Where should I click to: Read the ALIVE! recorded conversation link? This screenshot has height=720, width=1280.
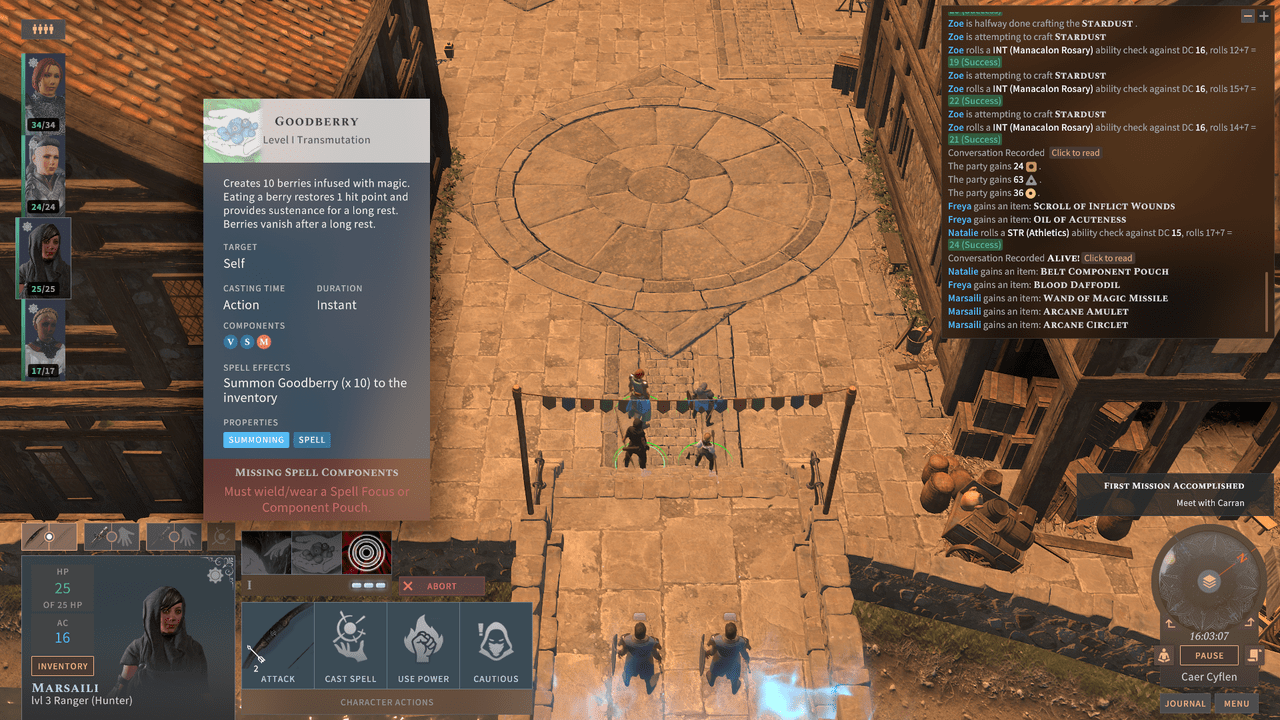tap(1108, 258)
